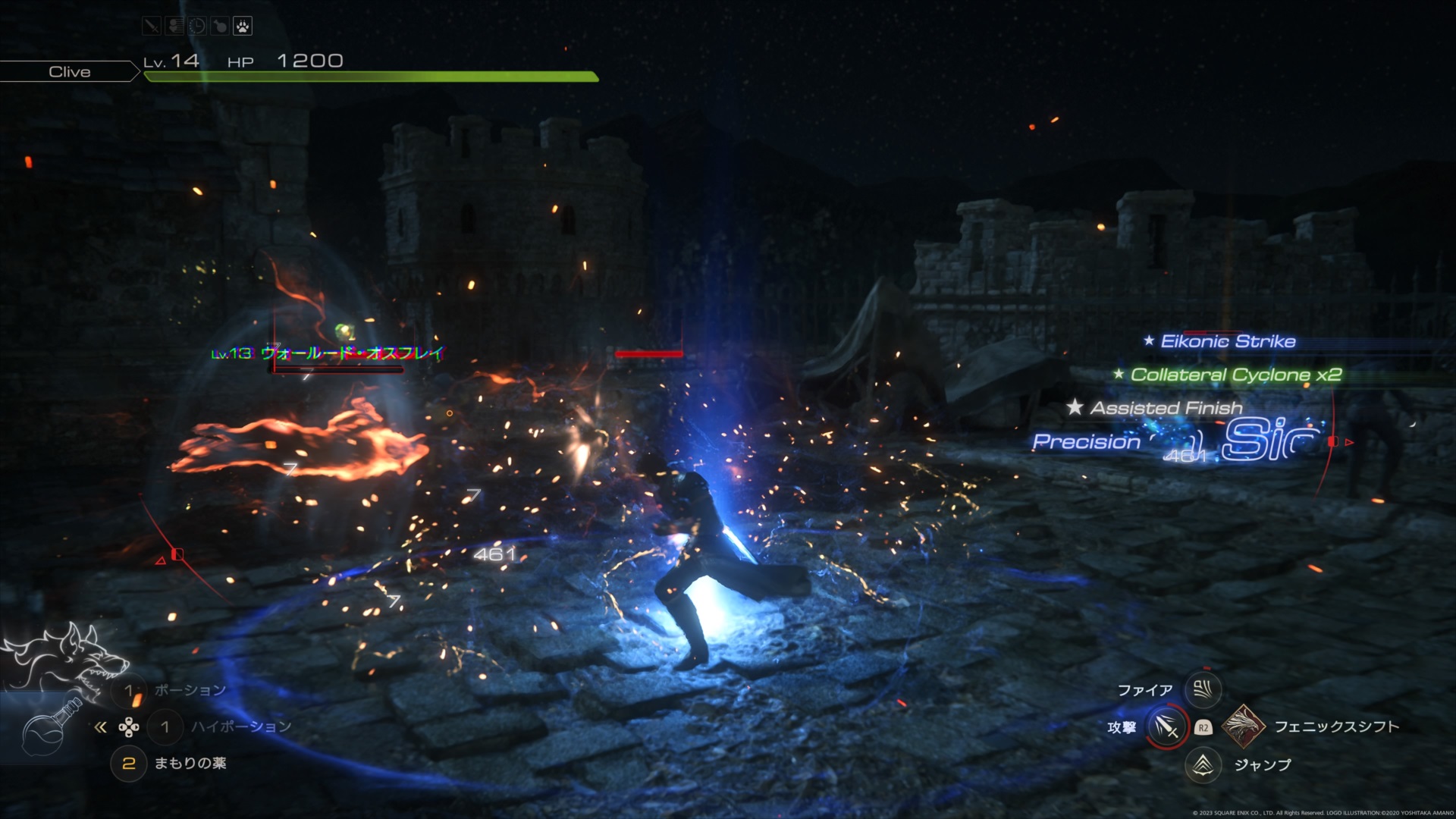
Task: Select the round flask status icon
Action: pyautogui.click(x=220, y=27)
